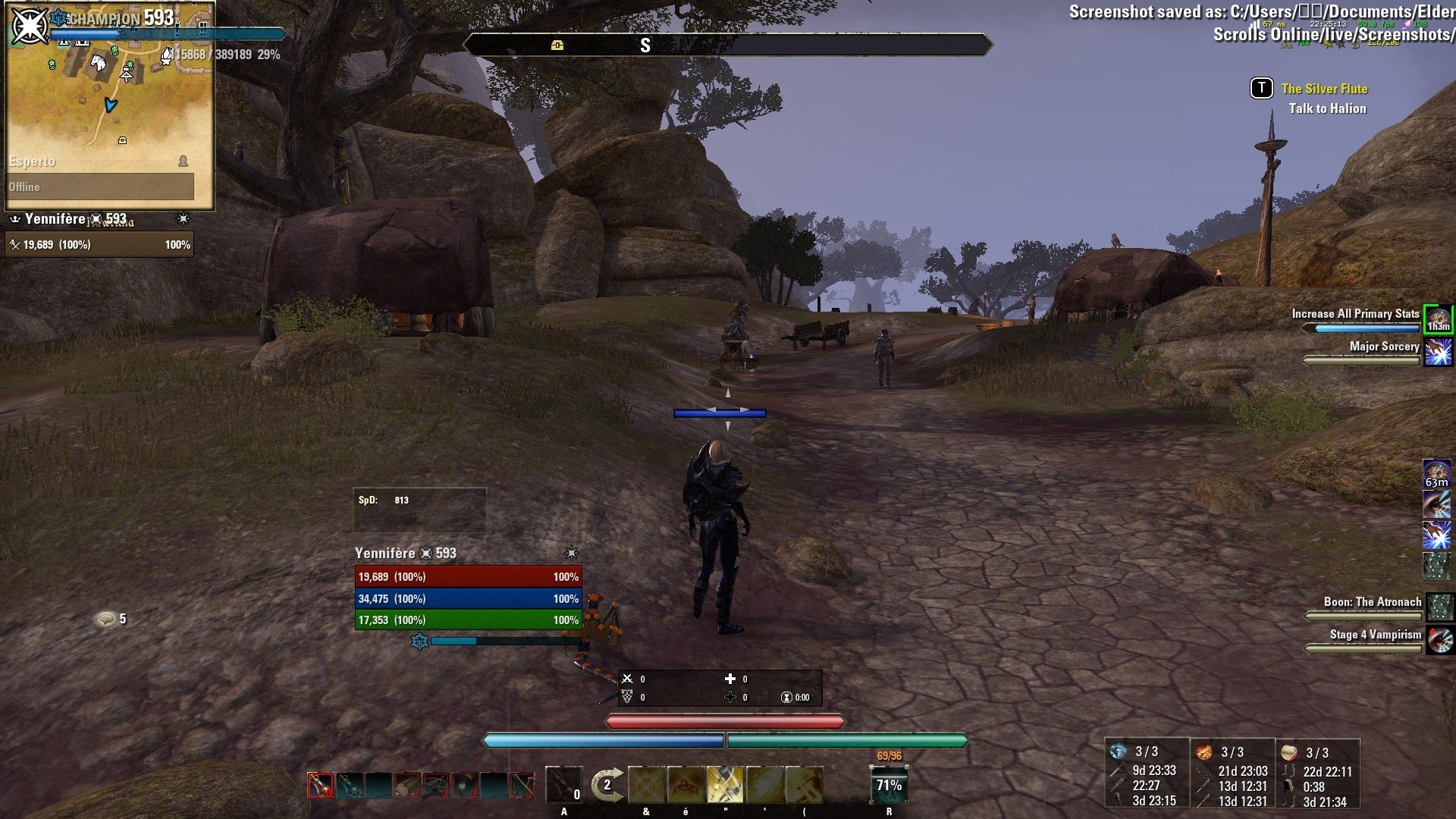Click the Increase All Primary Stats buff icon
This screenshot has height=819, width=1456.
tap(1439, 318)
